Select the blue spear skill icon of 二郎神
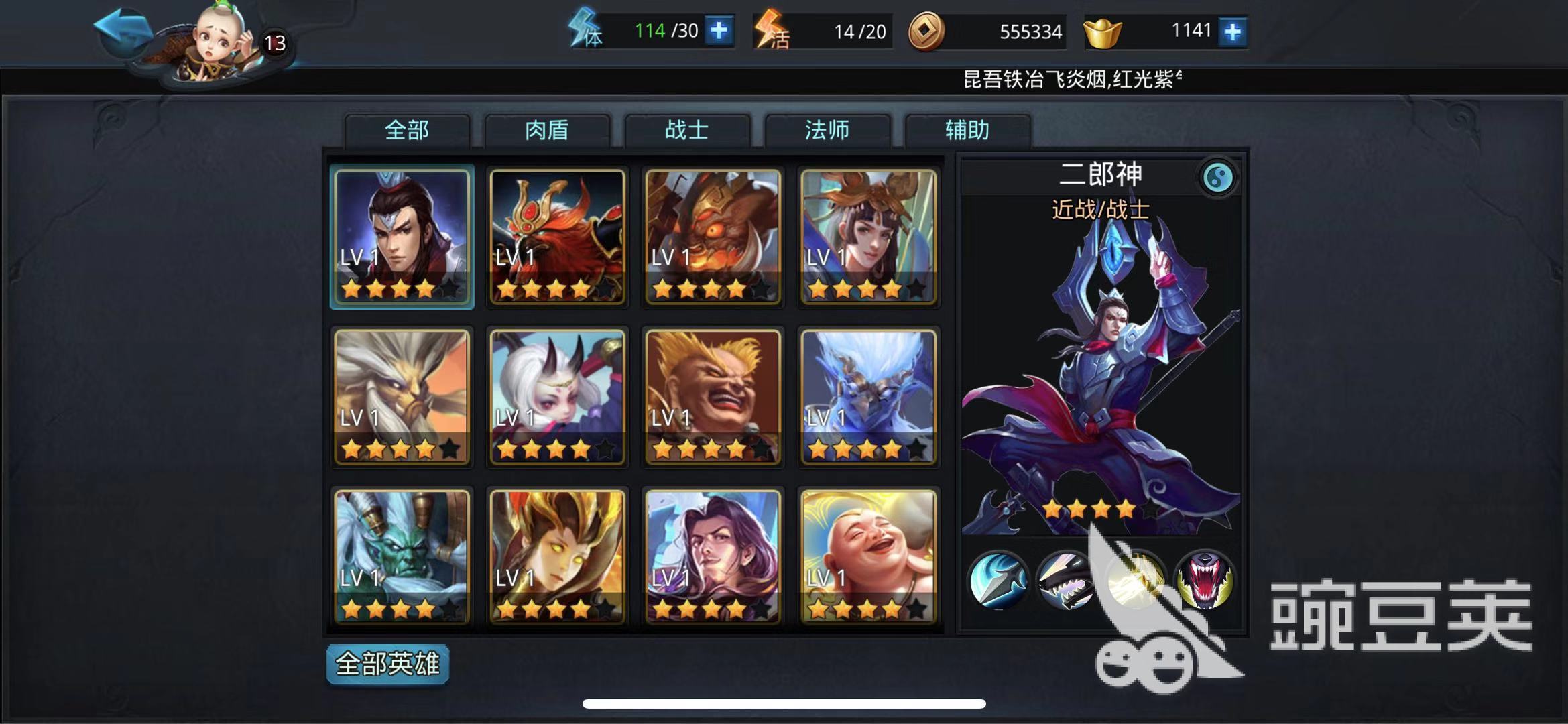 (x=998, y=579)
